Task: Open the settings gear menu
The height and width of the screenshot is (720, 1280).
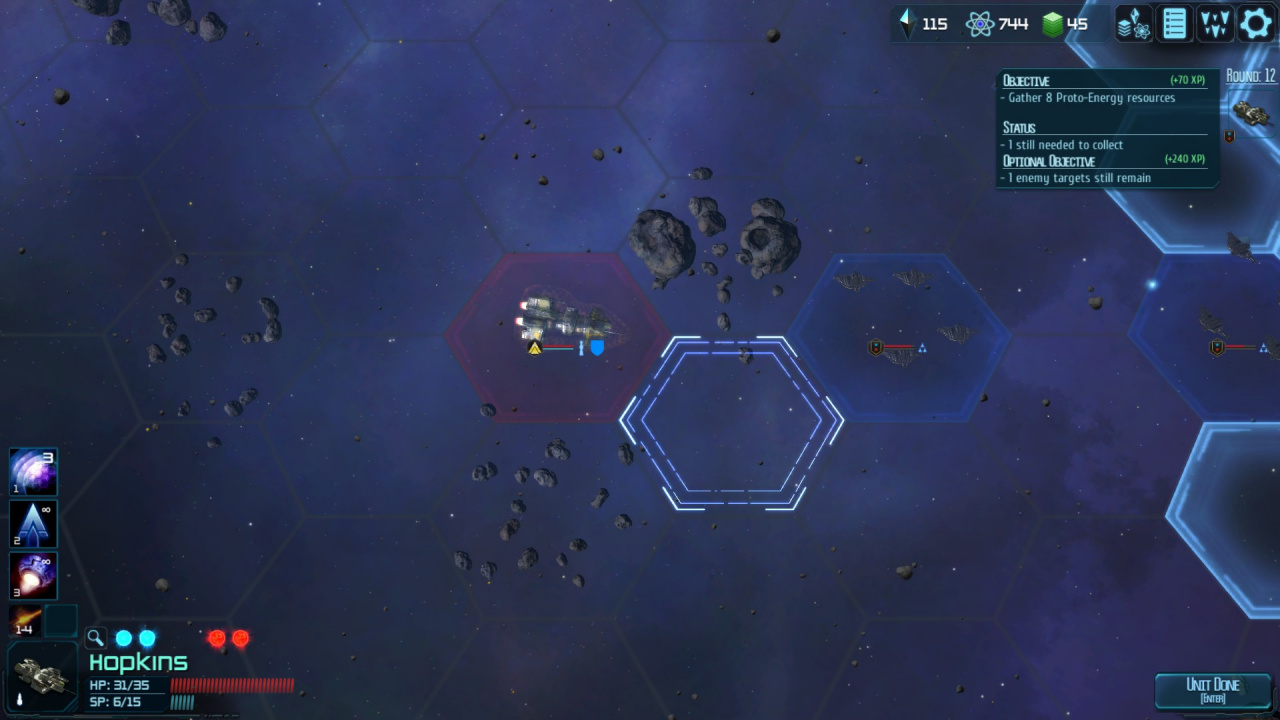Action: 1256,24
